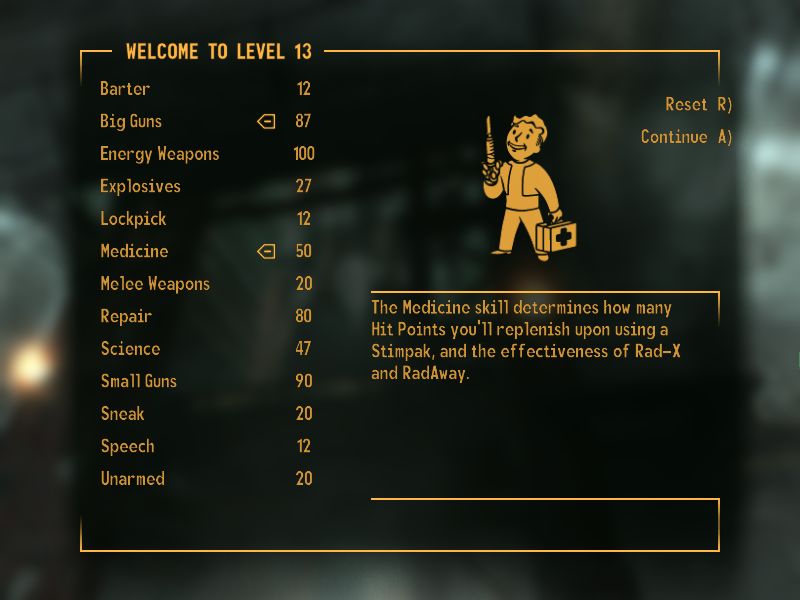Pick the Explosives skill entry
Viewport: 800px width, 600px height.
pyautogui.click(x=140, y=187)
